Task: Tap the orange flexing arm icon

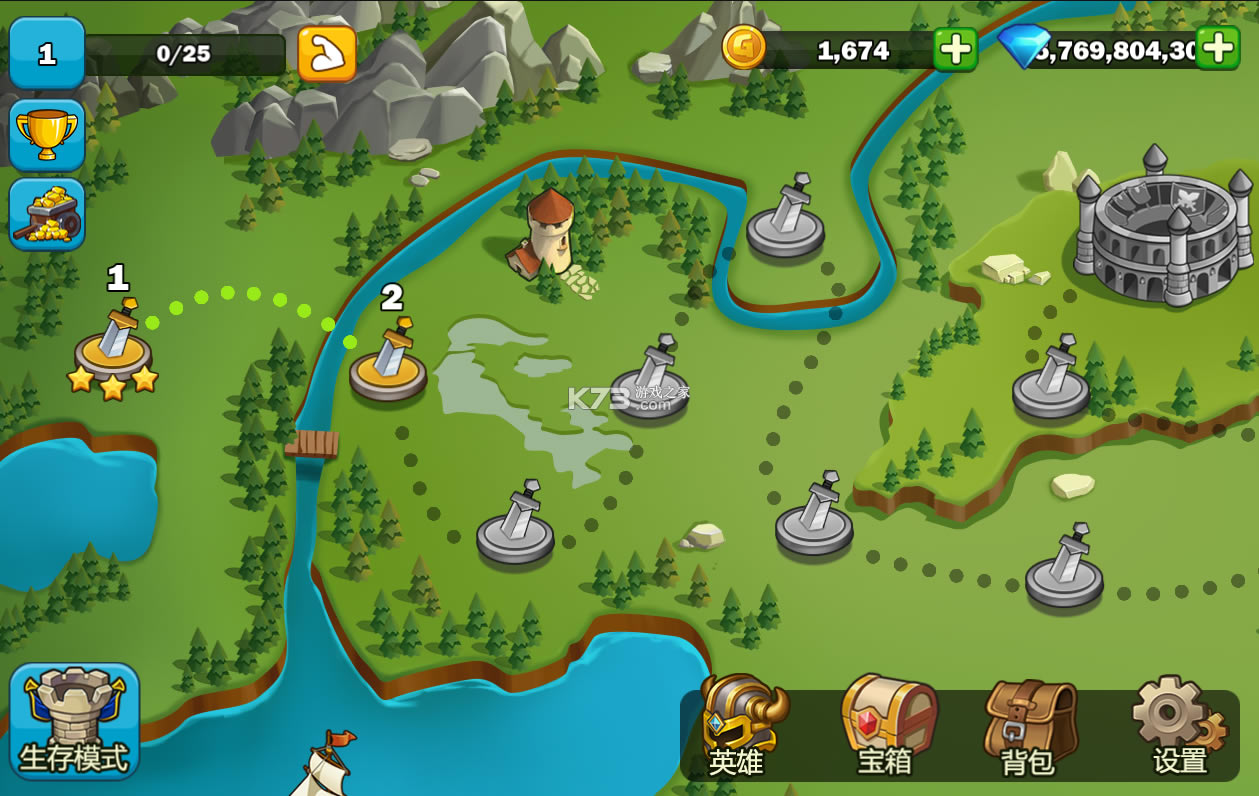Action: (327, 54)
